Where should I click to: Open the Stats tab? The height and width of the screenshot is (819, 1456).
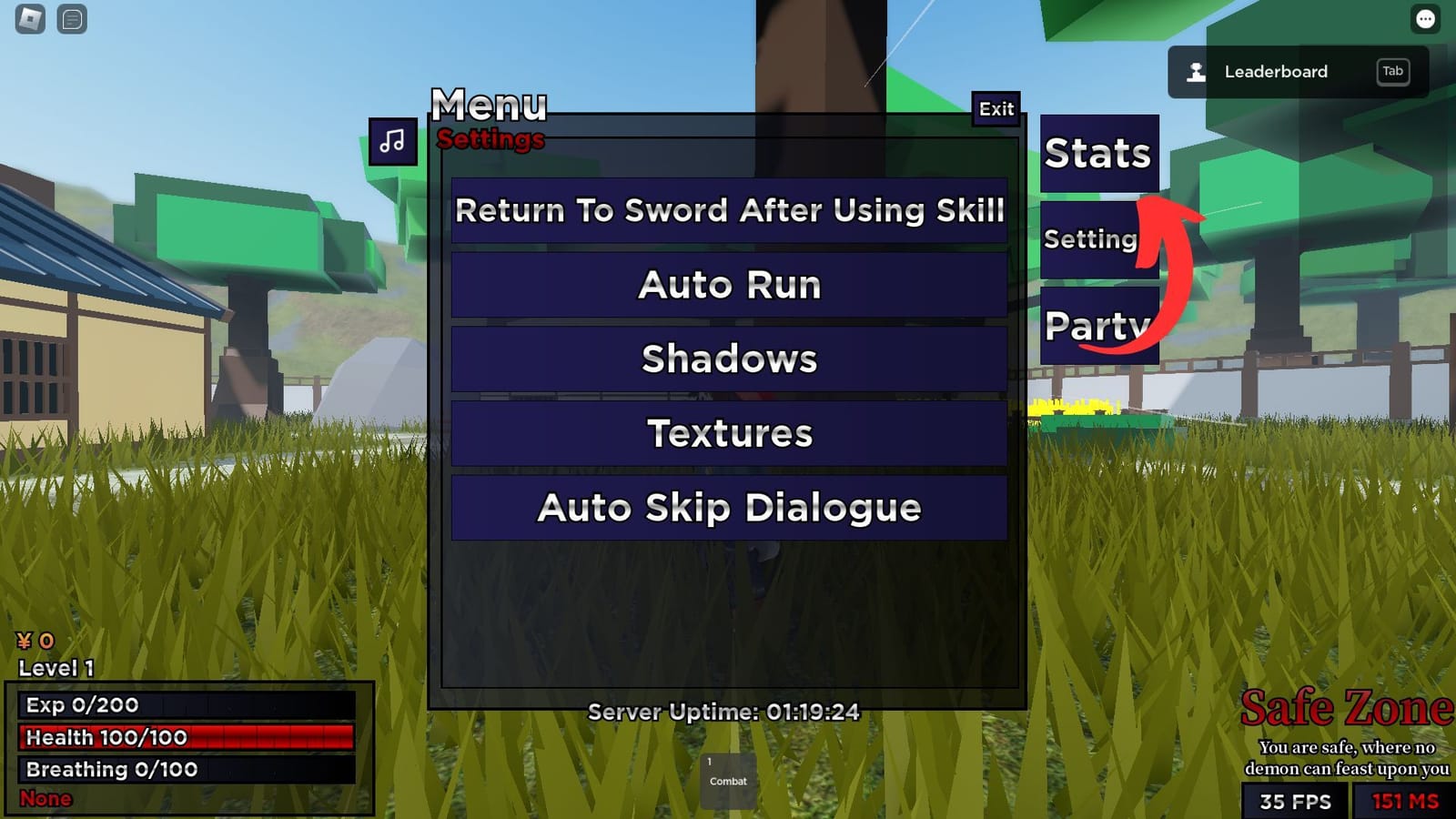coord(1098,154)
